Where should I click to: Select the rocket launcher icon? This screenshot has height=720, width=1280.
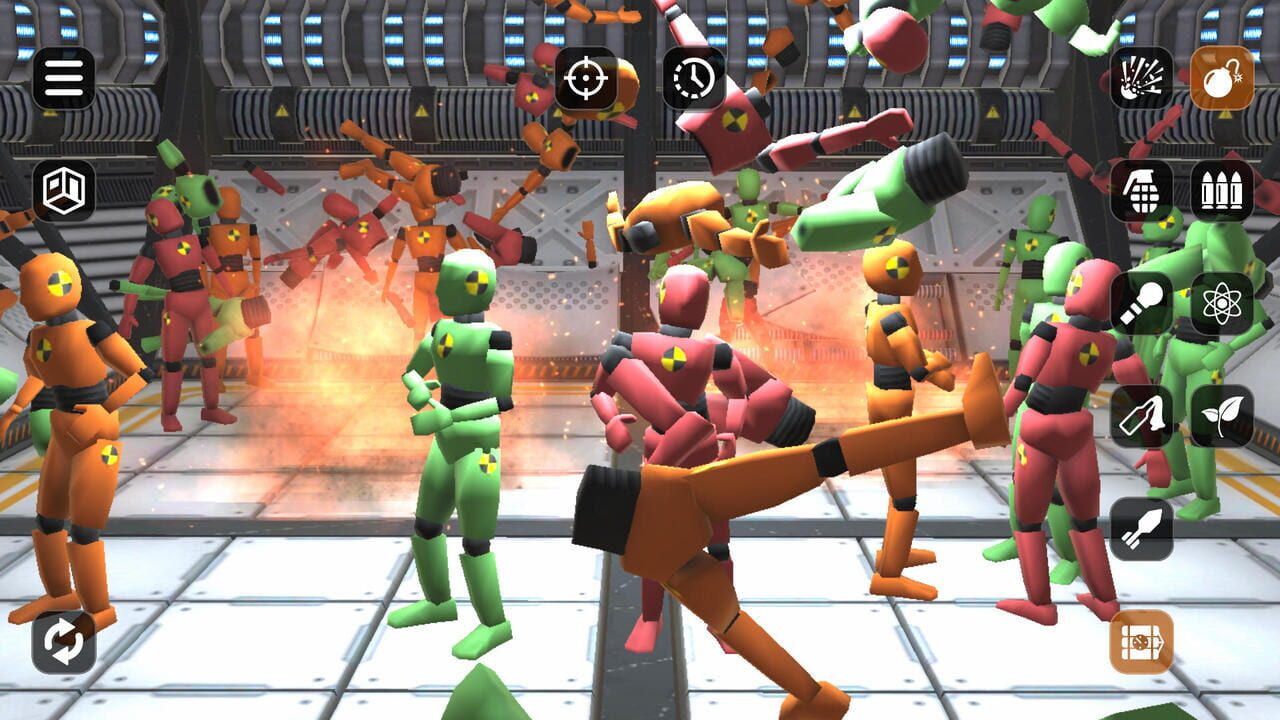tap(1144, 528)
